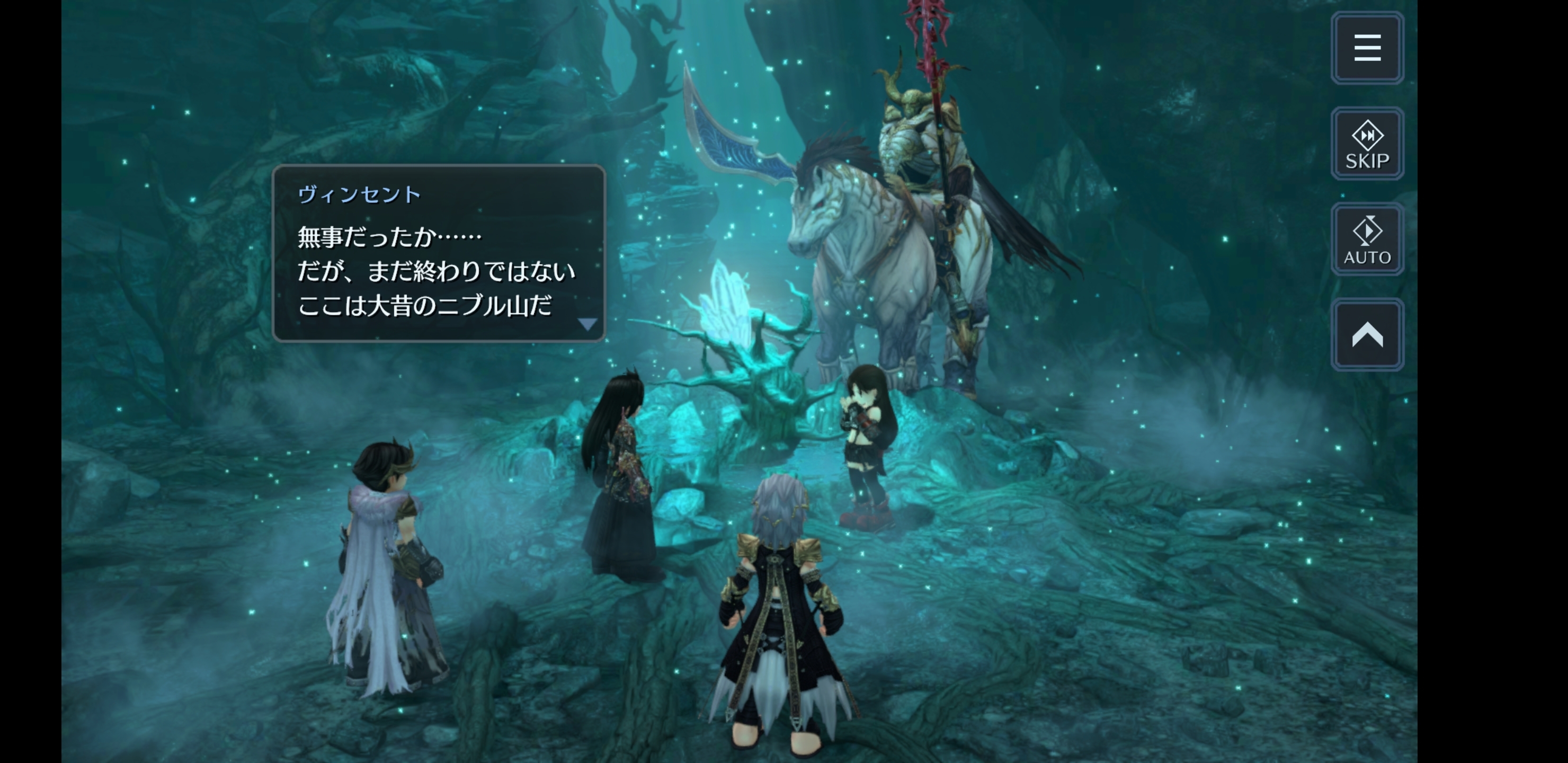Skip the cutscene with the SKIP button
This screenshot has height=763, width=1568.
click(1367, 144)
